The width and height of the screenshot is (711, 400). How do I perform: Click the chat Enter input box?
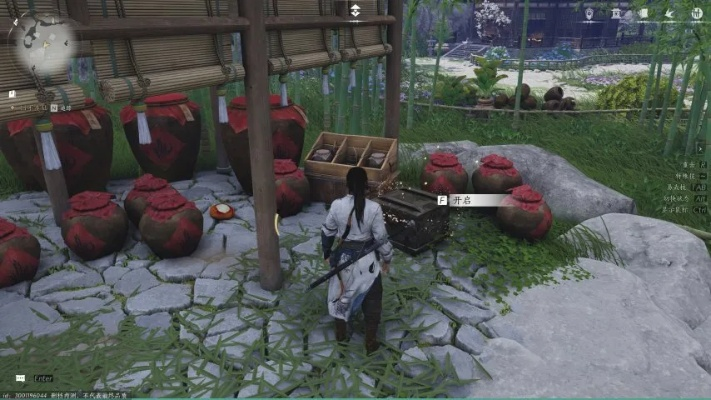point(45,379)
